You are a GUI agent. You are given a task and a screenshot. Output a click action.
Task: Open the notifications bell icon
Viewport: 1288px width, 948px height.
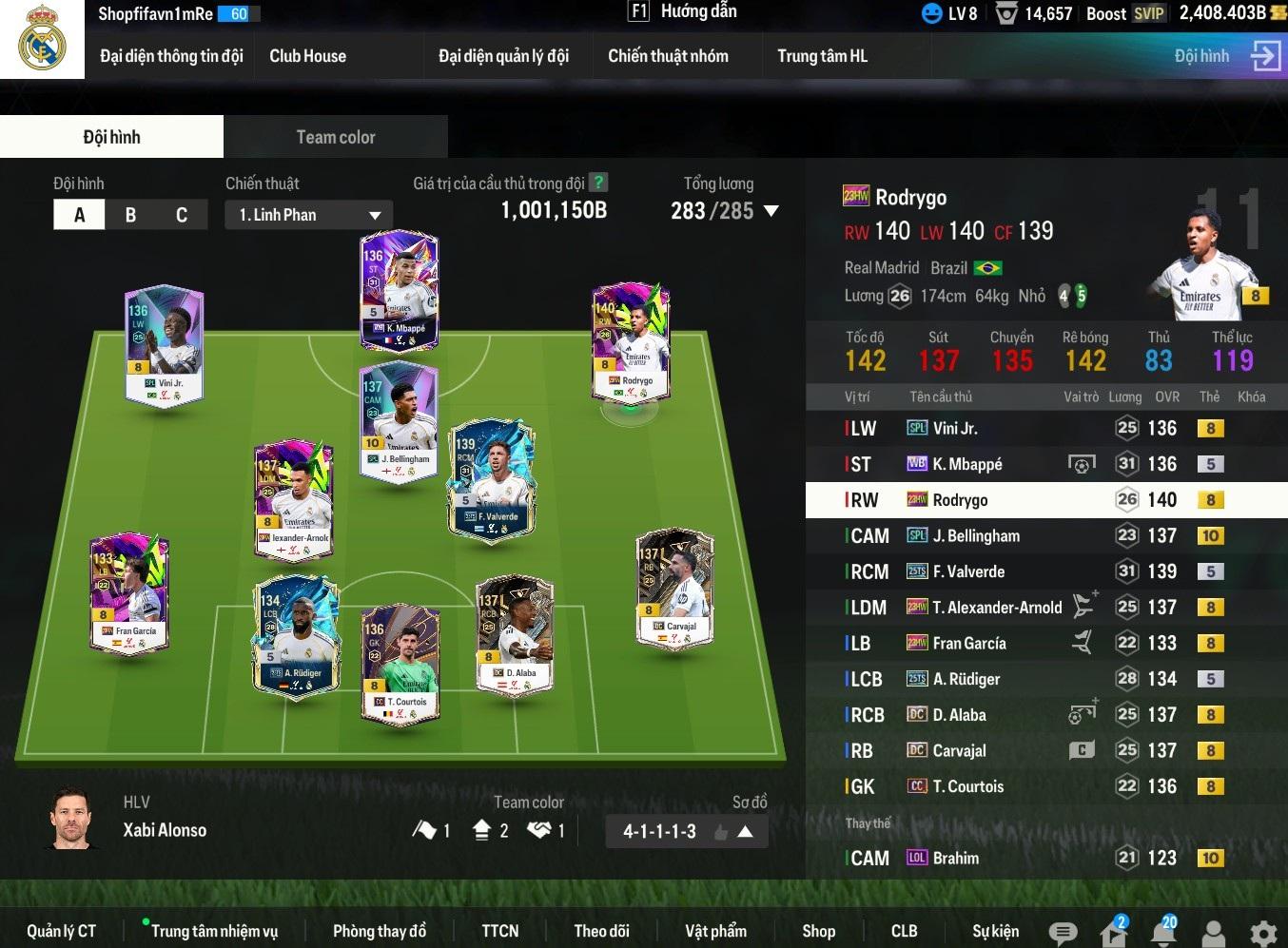[1162, 933]
